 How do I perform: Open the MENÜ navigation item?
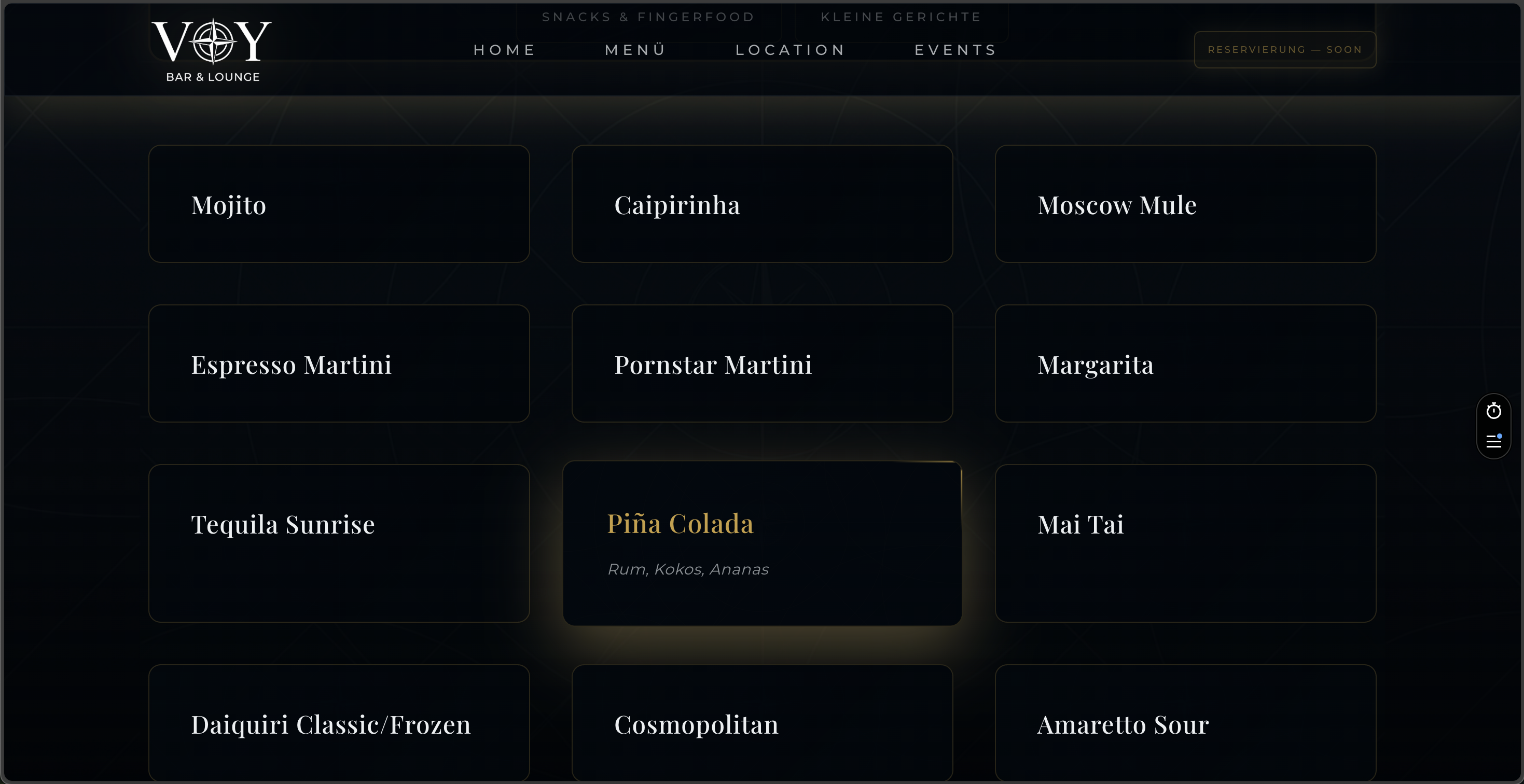(634, 50)
